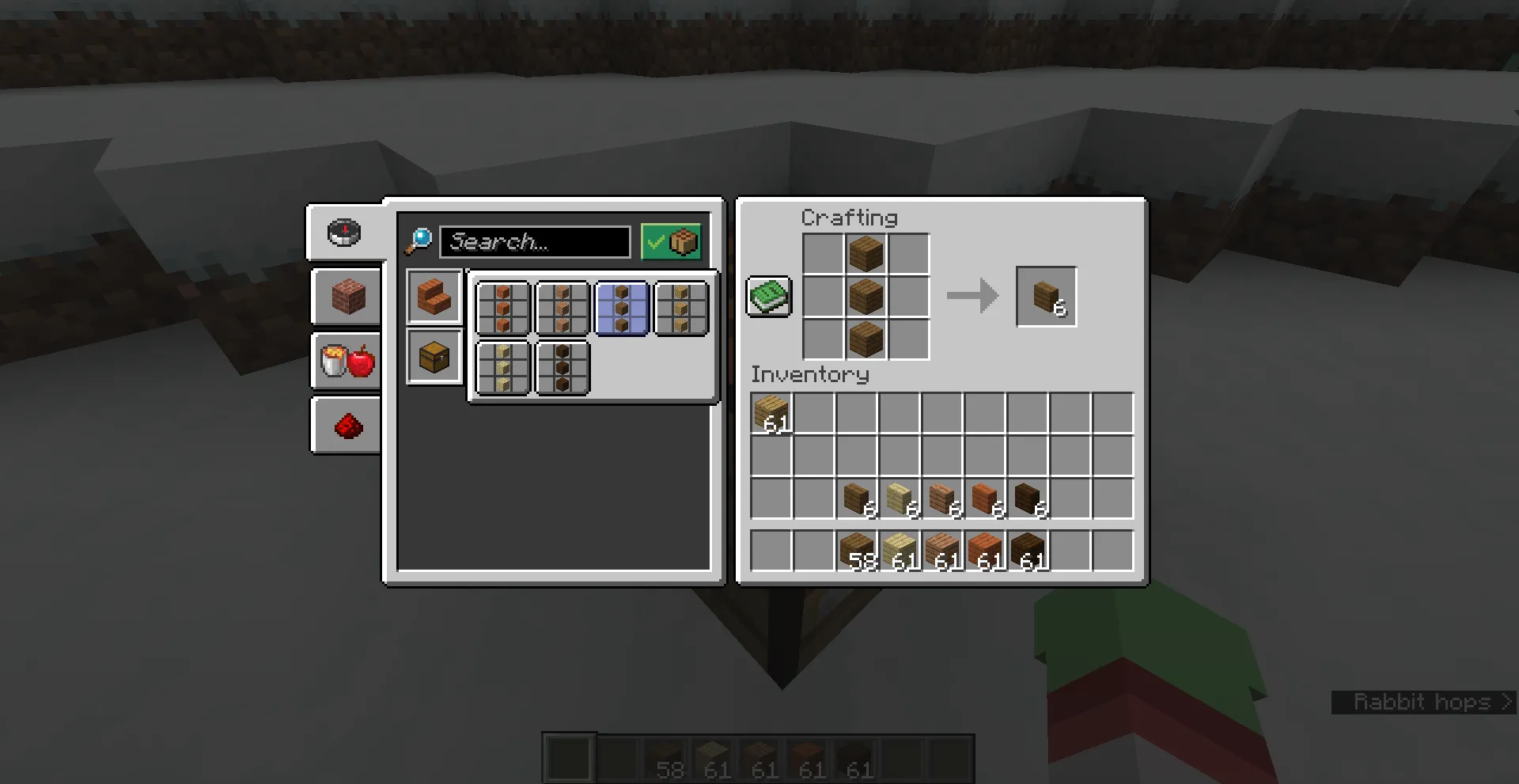Show the acacia-colored plank recipe variant

(502, 309)
